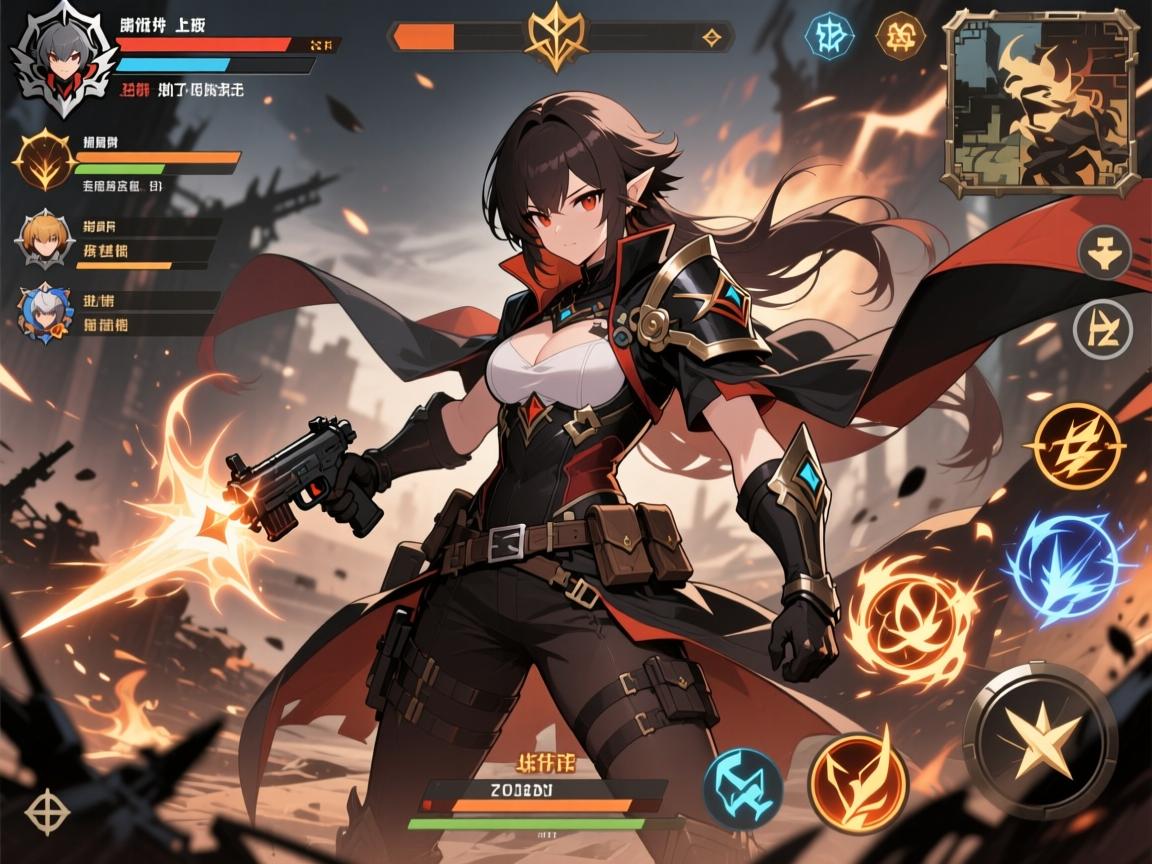The width and height of the screenshot is (1152, 864).
Task: Open the minimap
Action: click(1041, 102)
